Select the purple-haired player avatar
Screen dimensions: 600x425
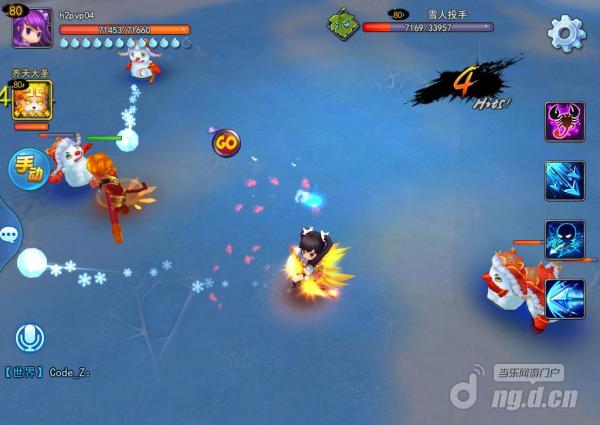point(32,28)
